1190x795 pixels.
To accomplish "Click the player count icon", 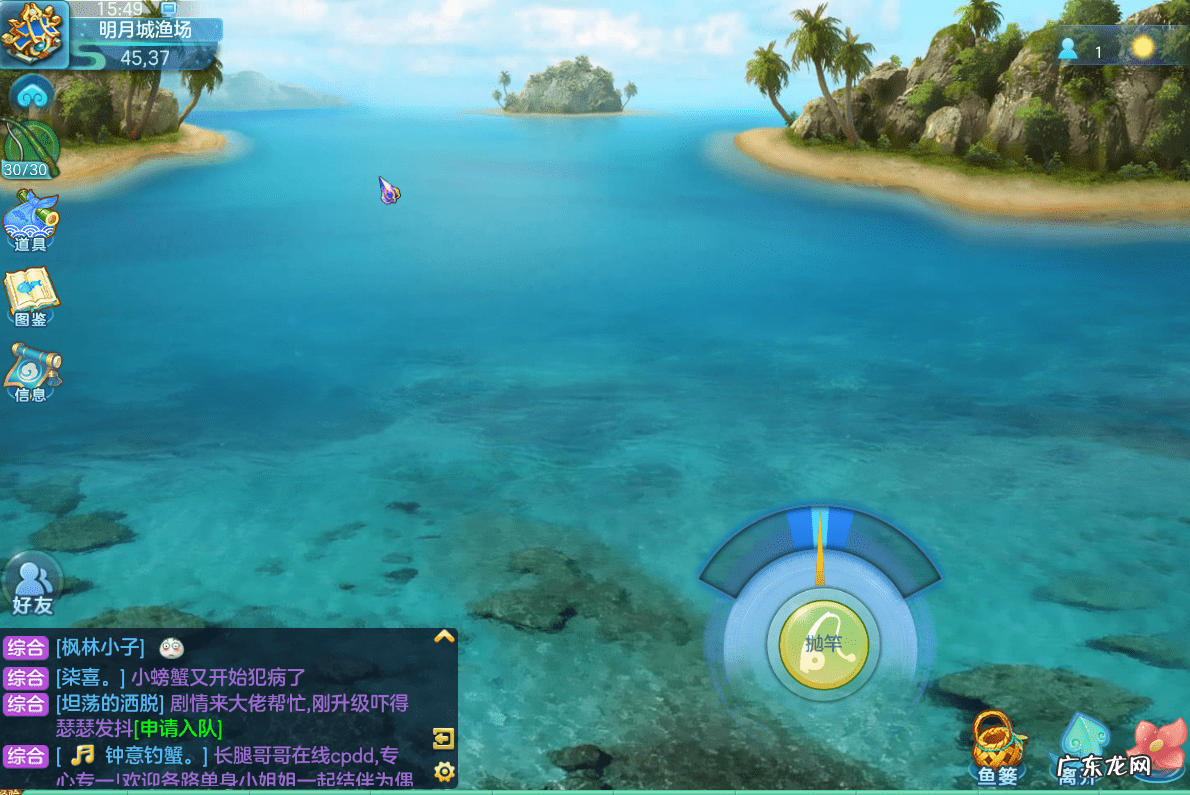I will coord(1069,49).
